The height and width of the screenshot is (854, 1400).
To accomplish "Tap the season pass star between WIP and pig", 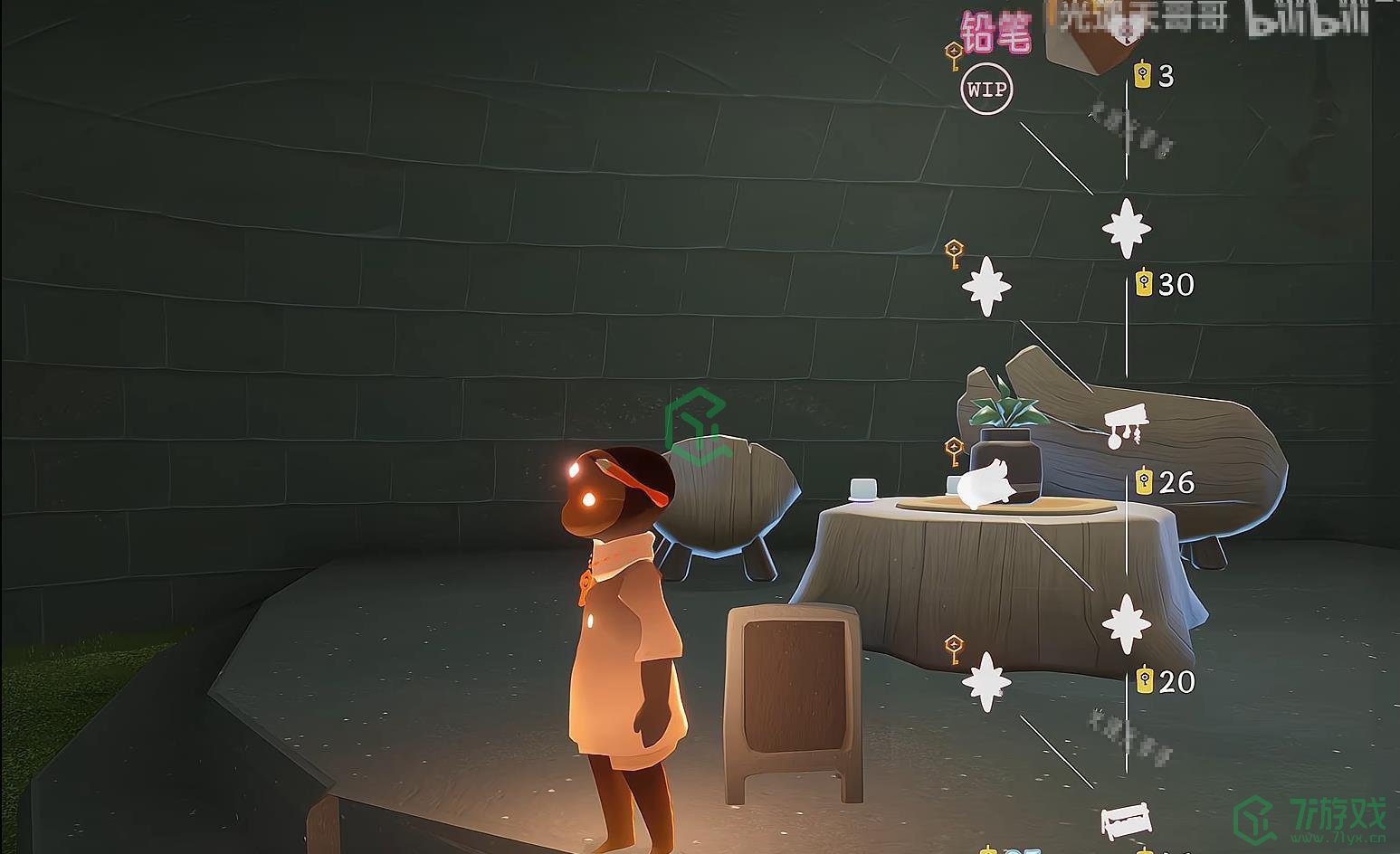I will 986,286.
